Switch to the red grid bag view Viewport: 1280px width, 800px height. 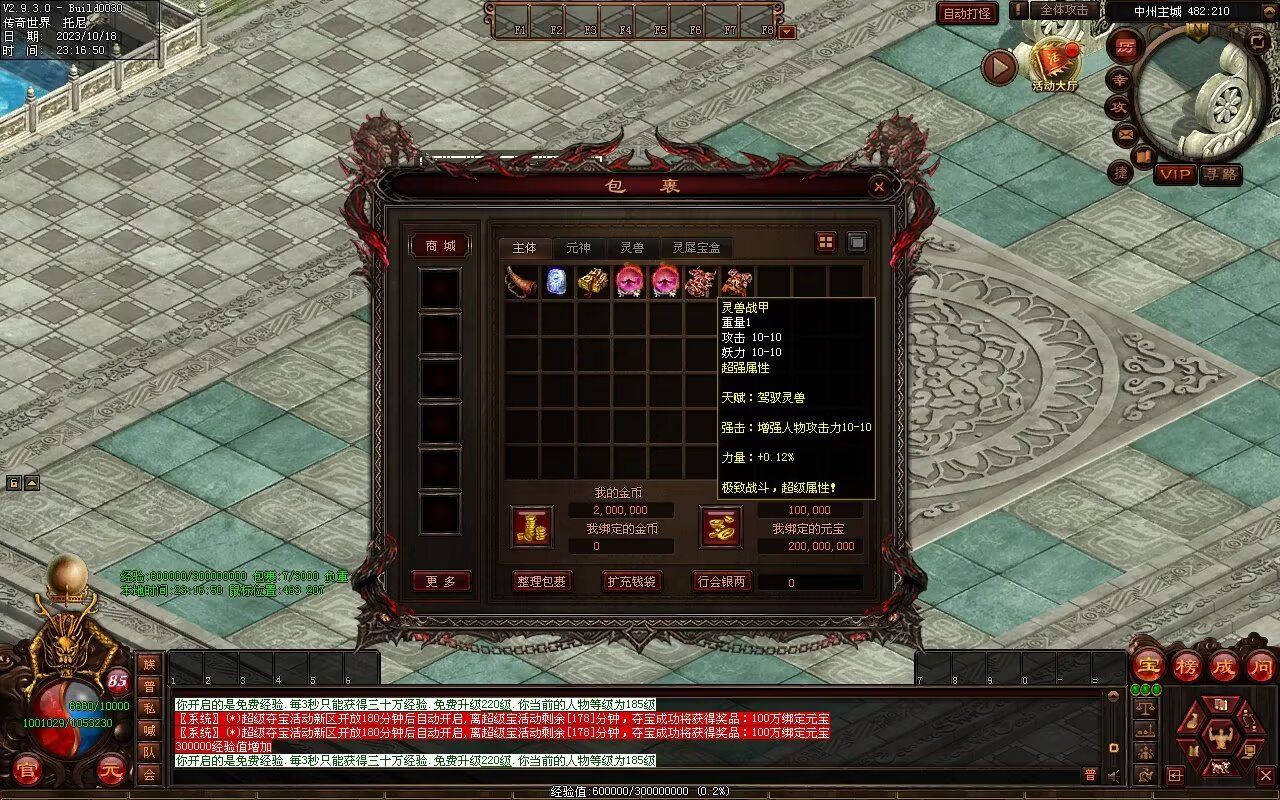tap(826, 242)
